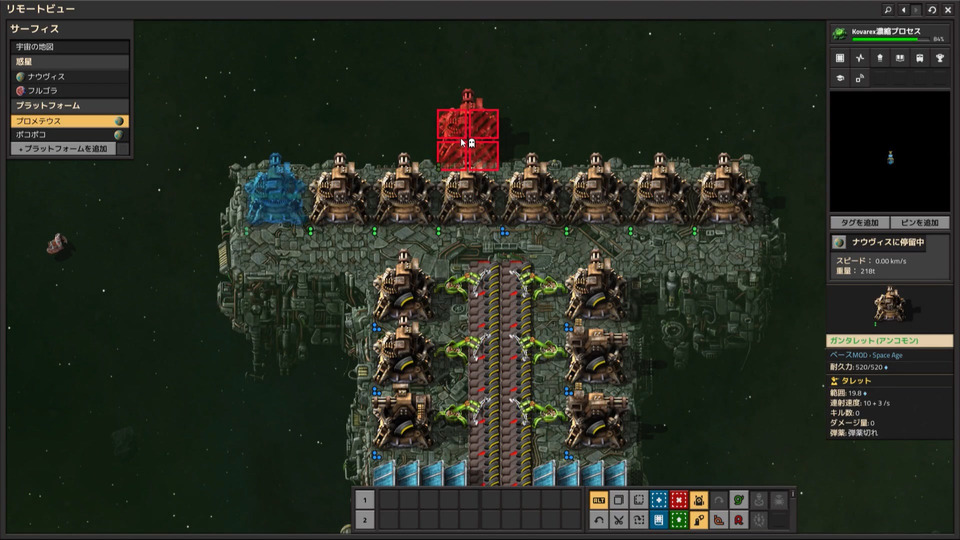Open the Kovarex enrichment research progress
Image resolution: width=960 pixels, height=540 pixels.
tap(889, 34)
